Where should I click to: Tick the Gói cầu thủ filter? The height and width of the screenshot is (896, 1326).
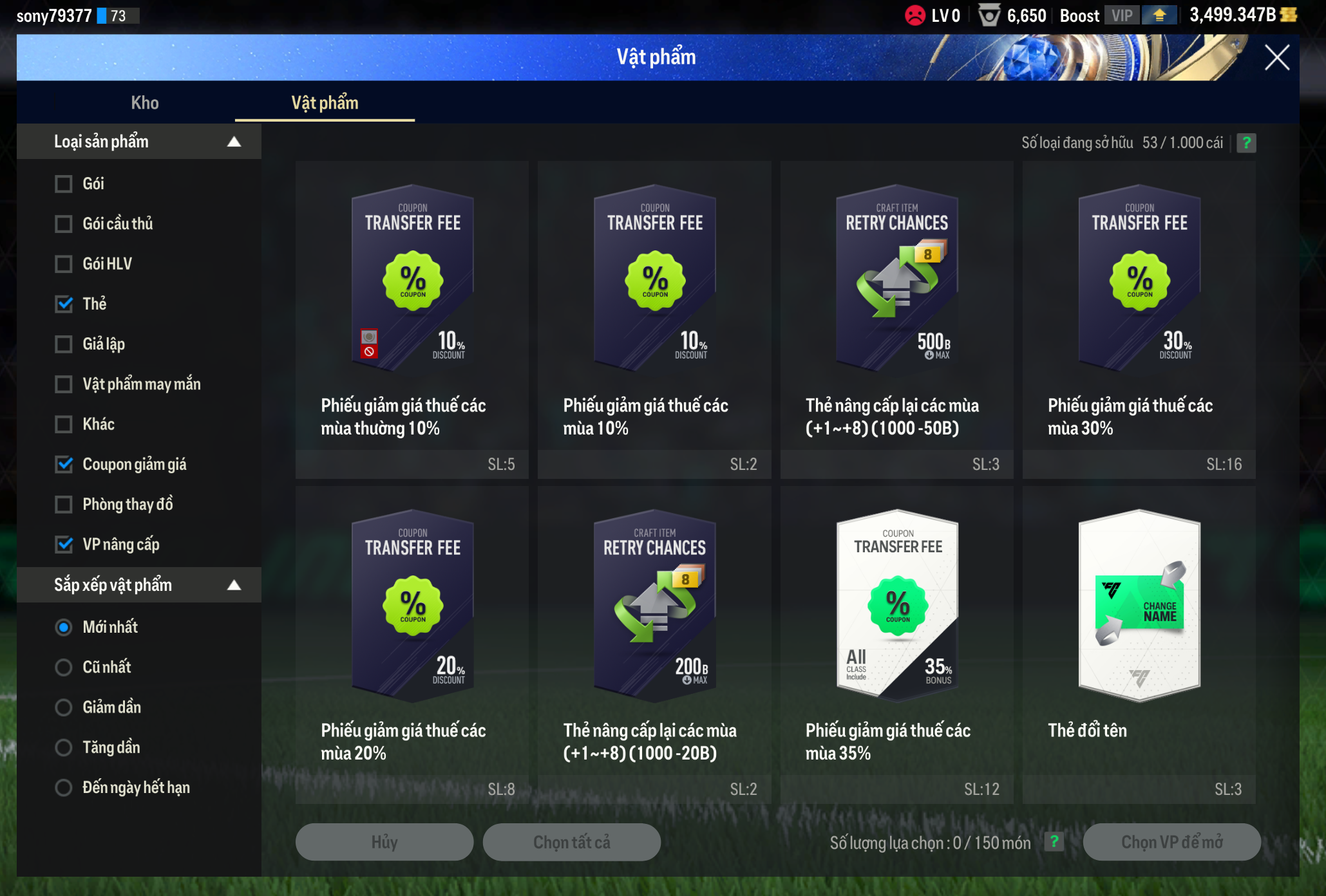tap(64, 224)
